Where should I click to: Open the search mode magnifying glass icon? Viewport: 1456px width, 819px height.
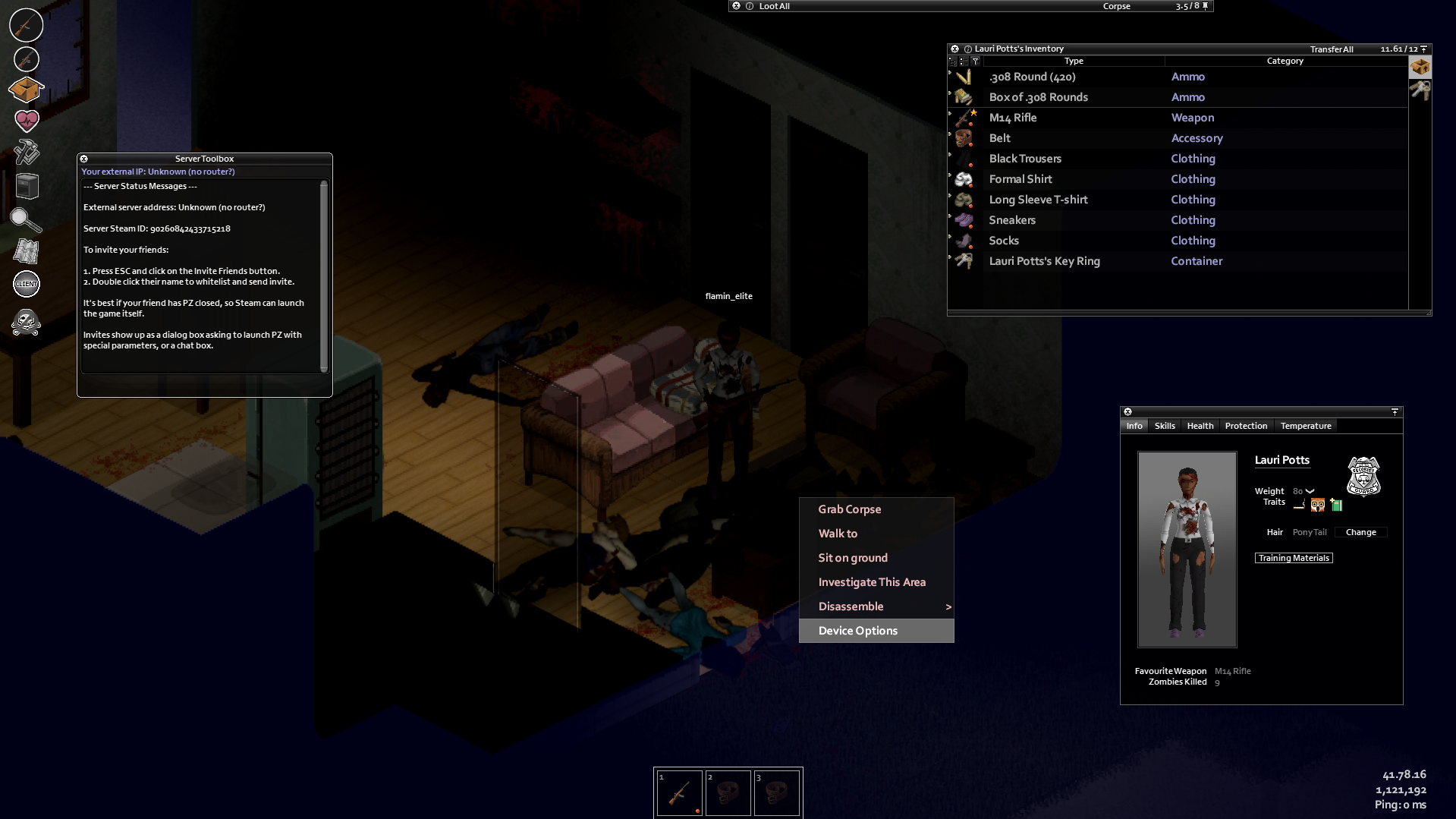(x=25, y=221)
